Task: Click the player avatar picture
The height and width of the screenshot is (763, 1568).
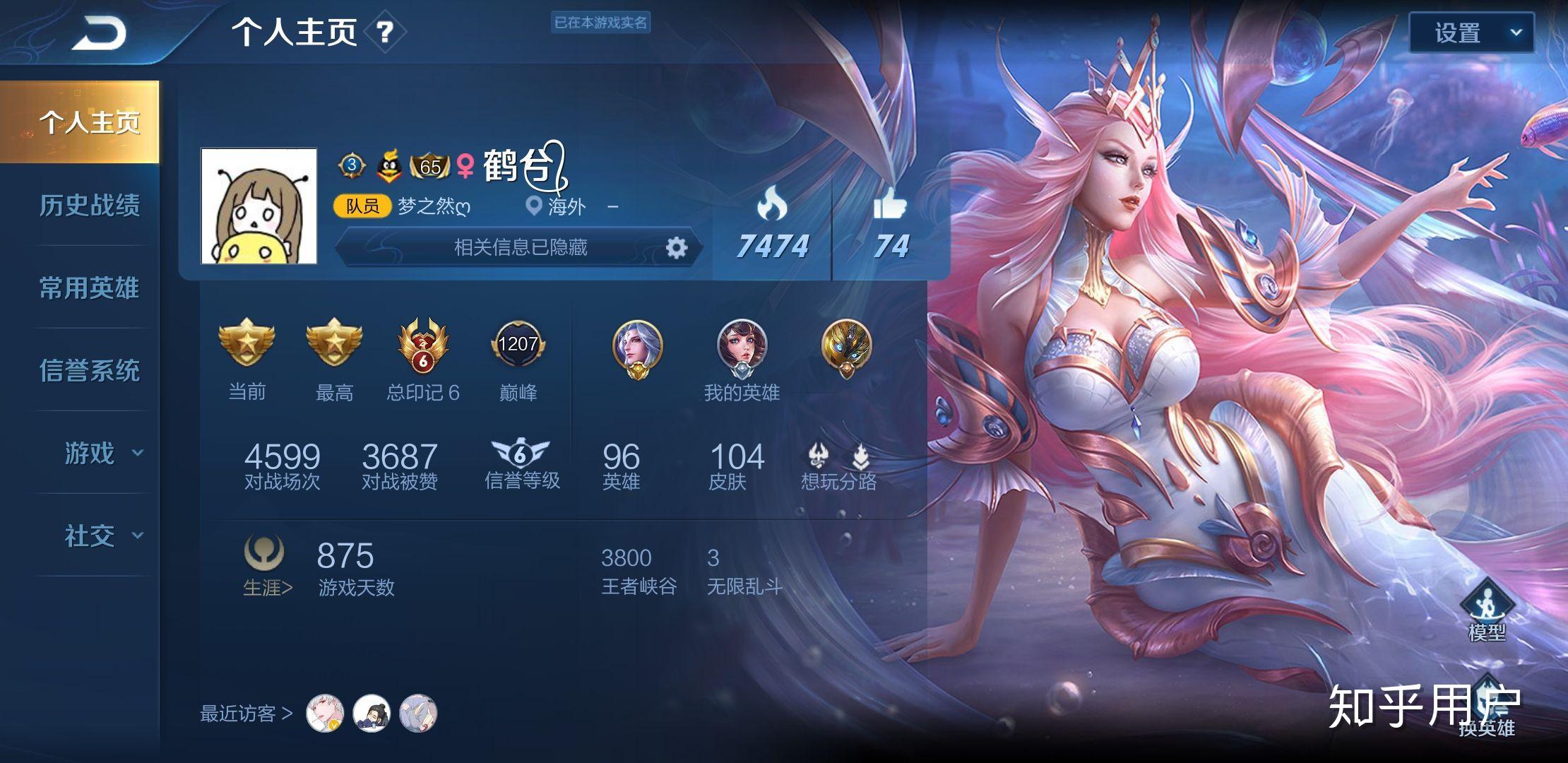Action: point(259,206)
